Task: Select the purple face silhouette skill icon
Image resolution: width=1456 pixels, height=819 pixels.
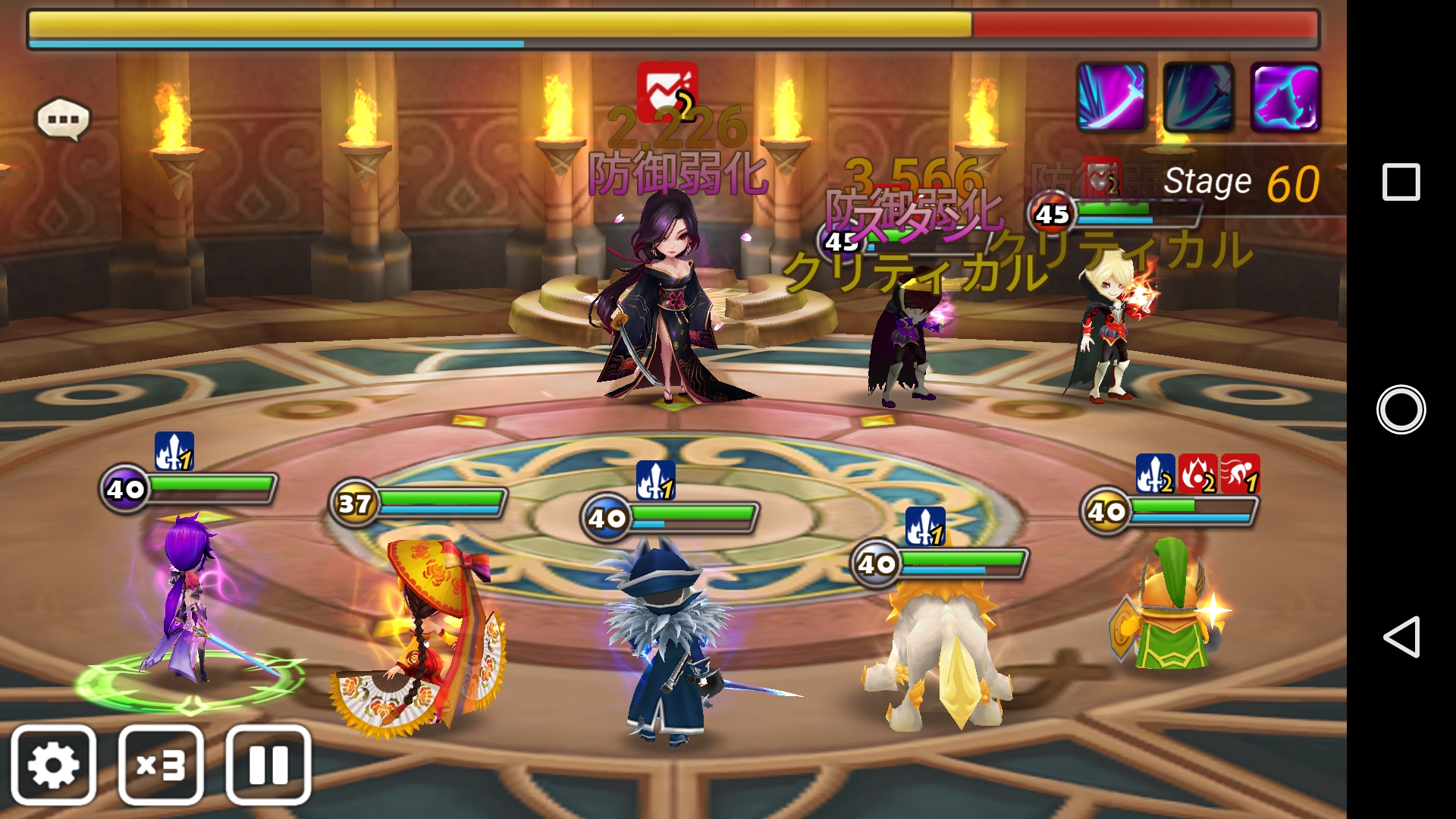Action: coord(1285,97)
